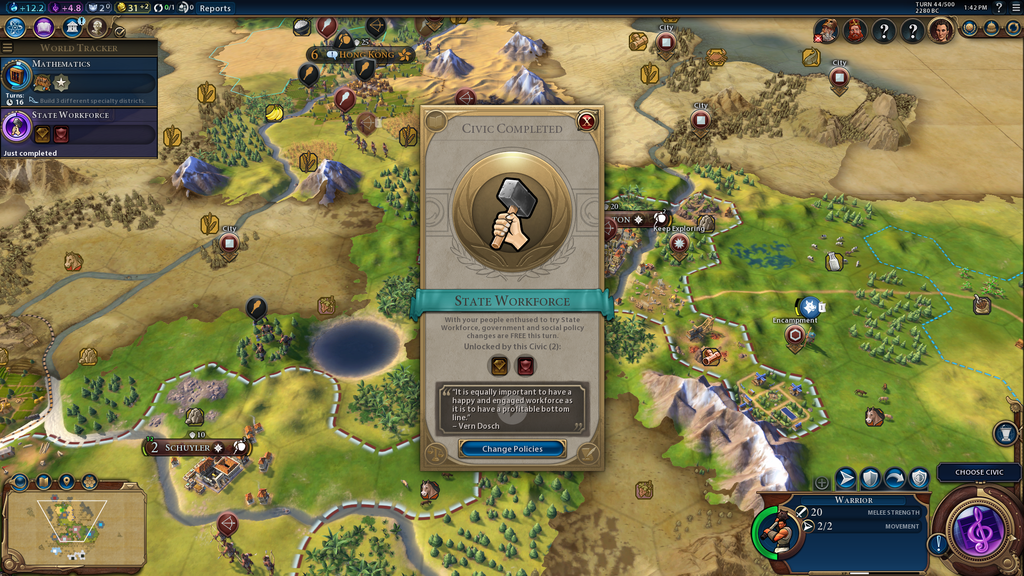
Task: Open the city-states globe panel
Action: (x=968, y=28)
